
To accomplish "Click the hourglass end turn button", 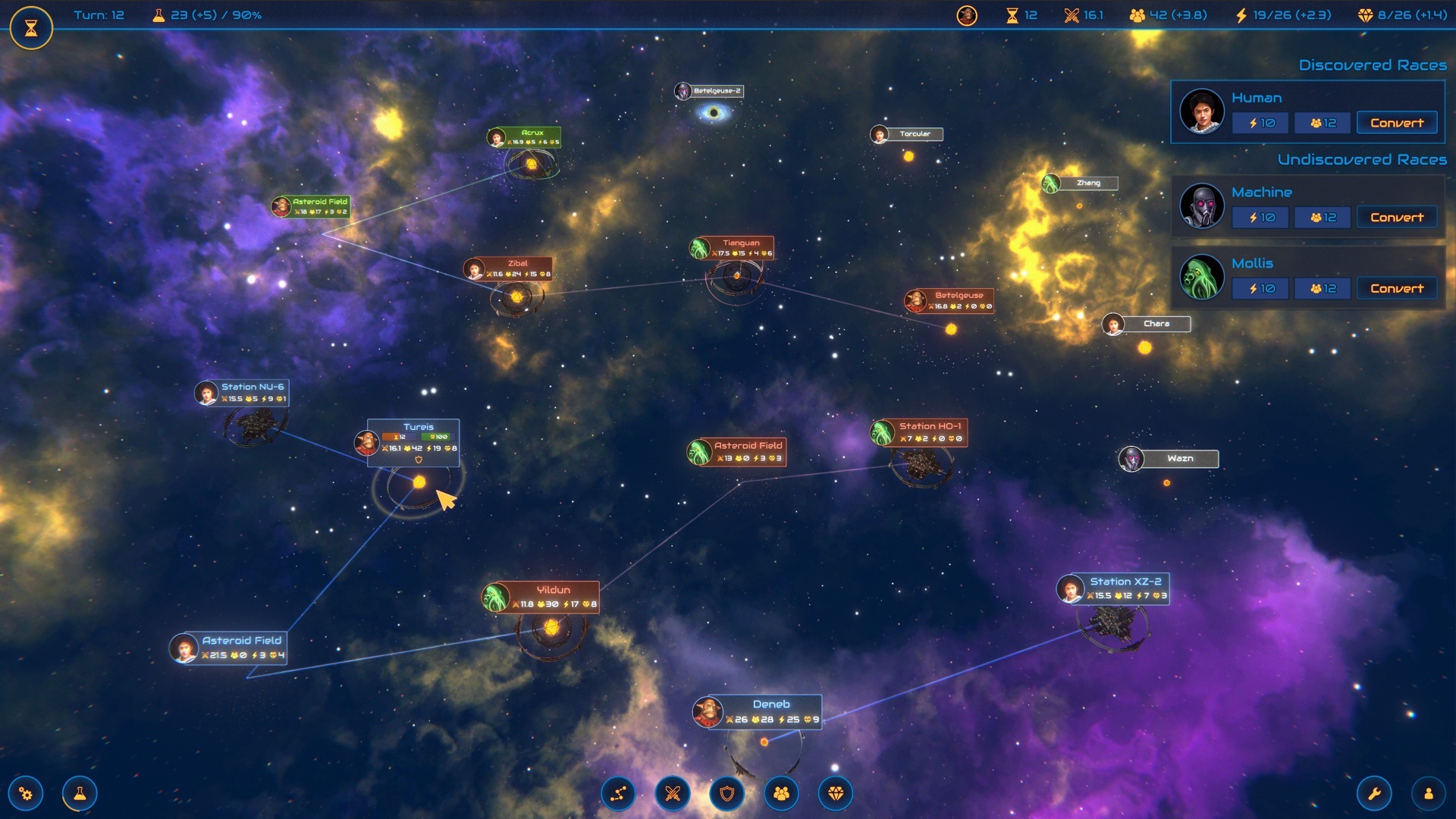I will point(31,28).
